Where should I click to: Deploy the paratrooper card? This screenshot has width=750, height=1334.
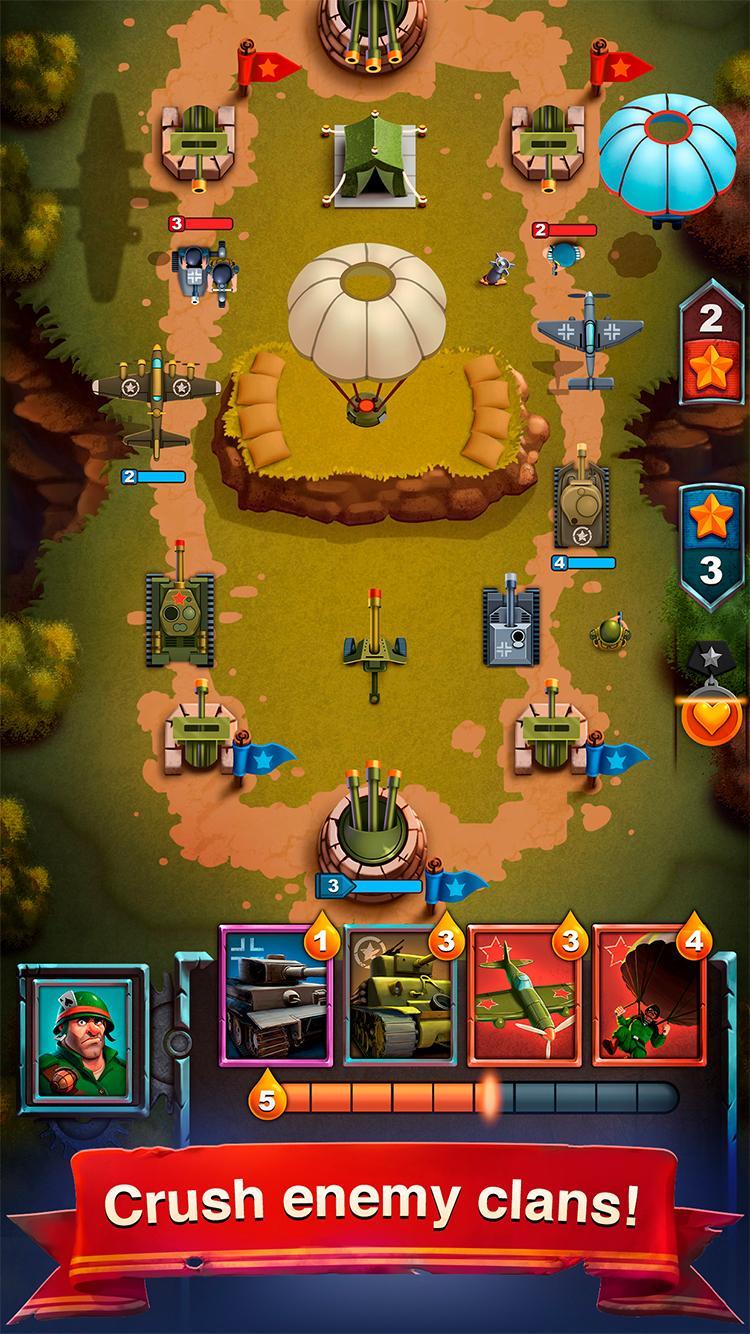(648, 994)
